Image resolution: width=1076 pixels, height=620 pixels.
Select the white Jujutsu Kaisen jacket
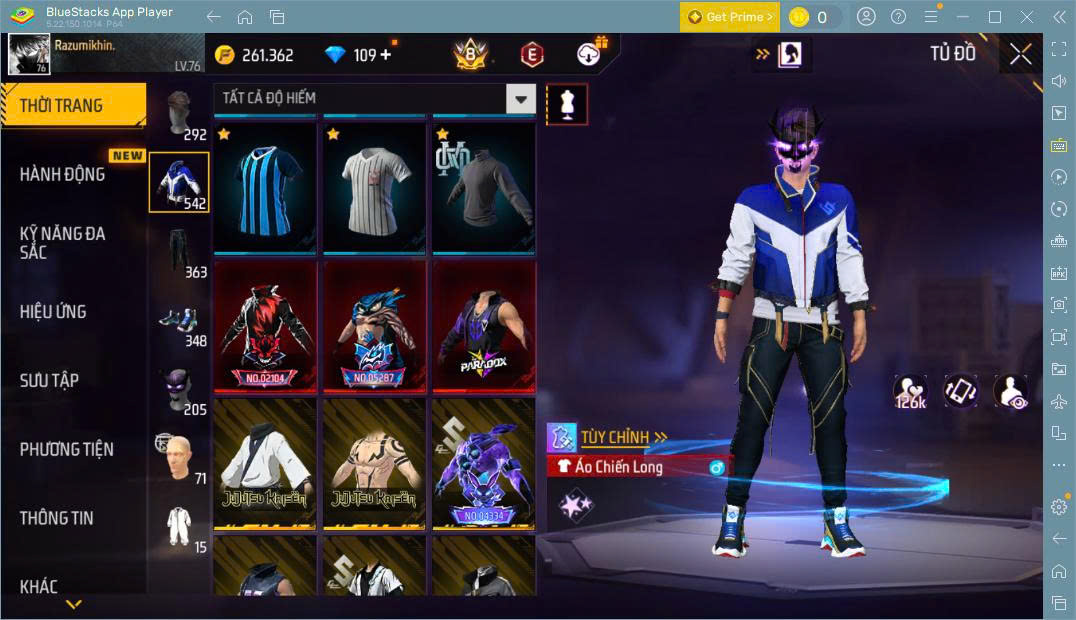[x=264, y=463]
